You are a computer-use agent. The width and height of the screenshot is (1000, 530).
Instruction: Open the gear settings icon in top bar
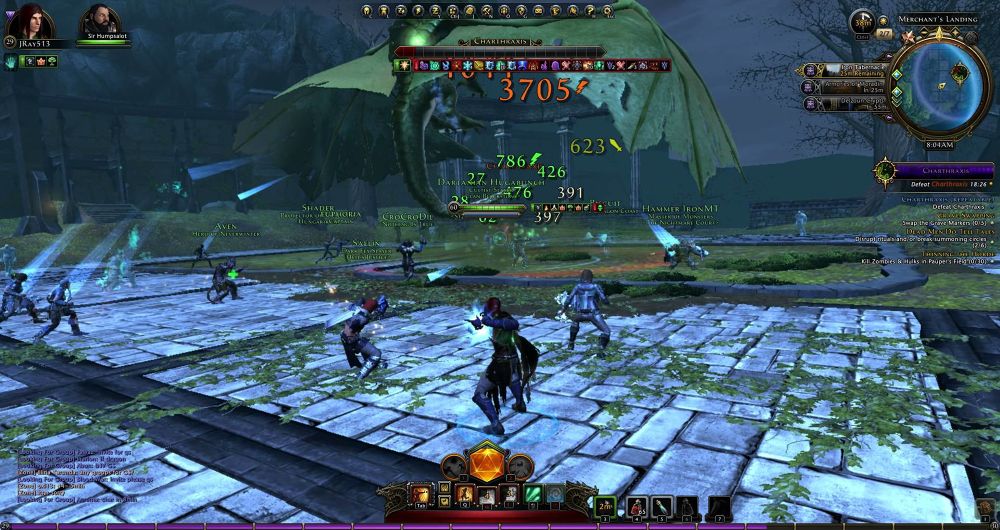[606, 12]
